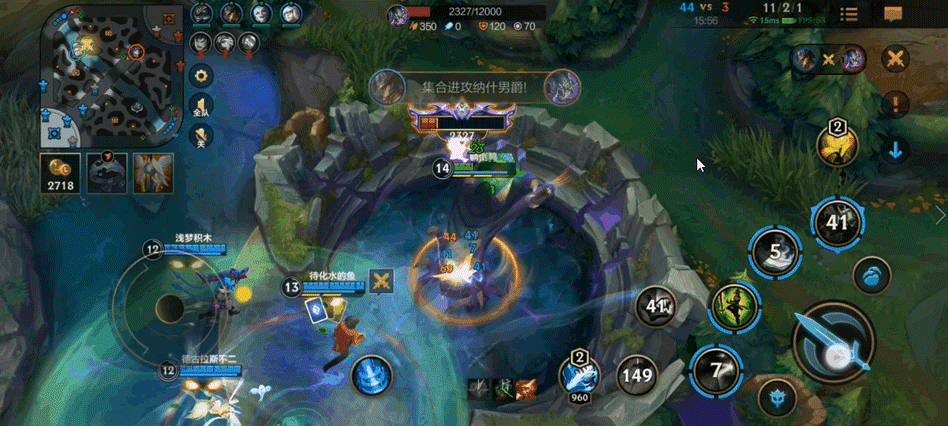Activate the green warrior ability icon
948x426 pixels.
(732, 307)
